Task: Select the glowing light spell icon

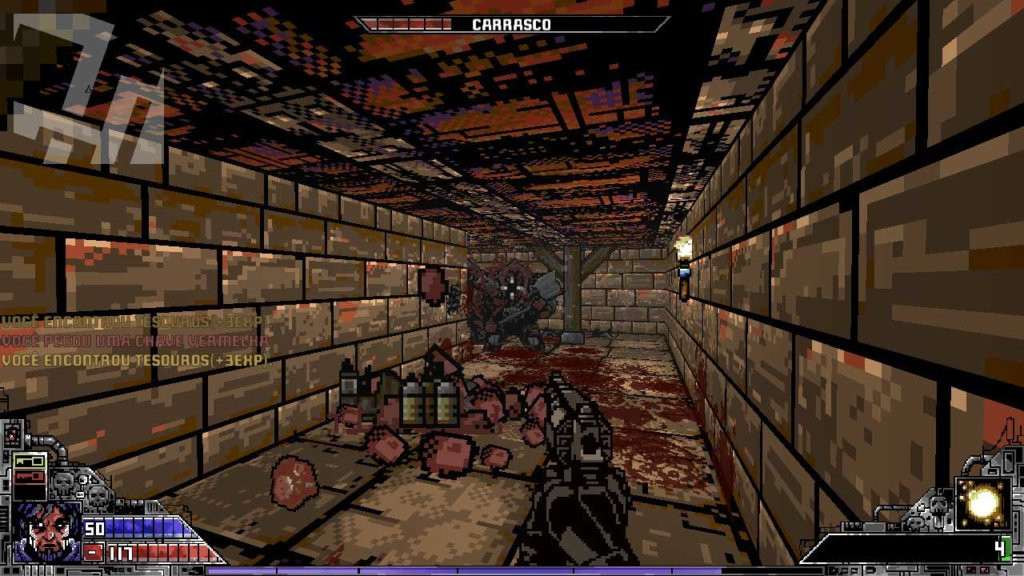Action: (981, 504)
